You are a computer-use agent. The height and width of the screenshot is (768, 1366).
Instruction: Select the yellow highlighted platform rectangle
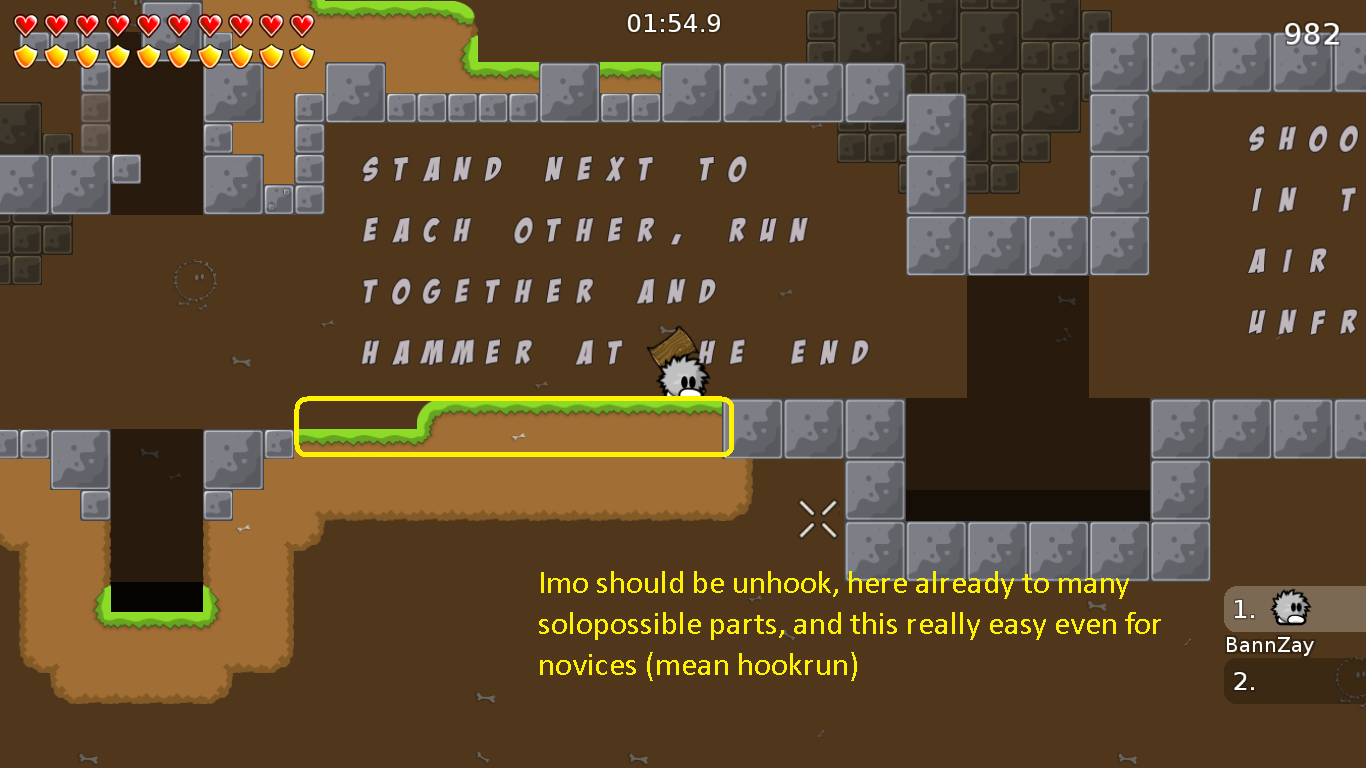click(514, 427)
